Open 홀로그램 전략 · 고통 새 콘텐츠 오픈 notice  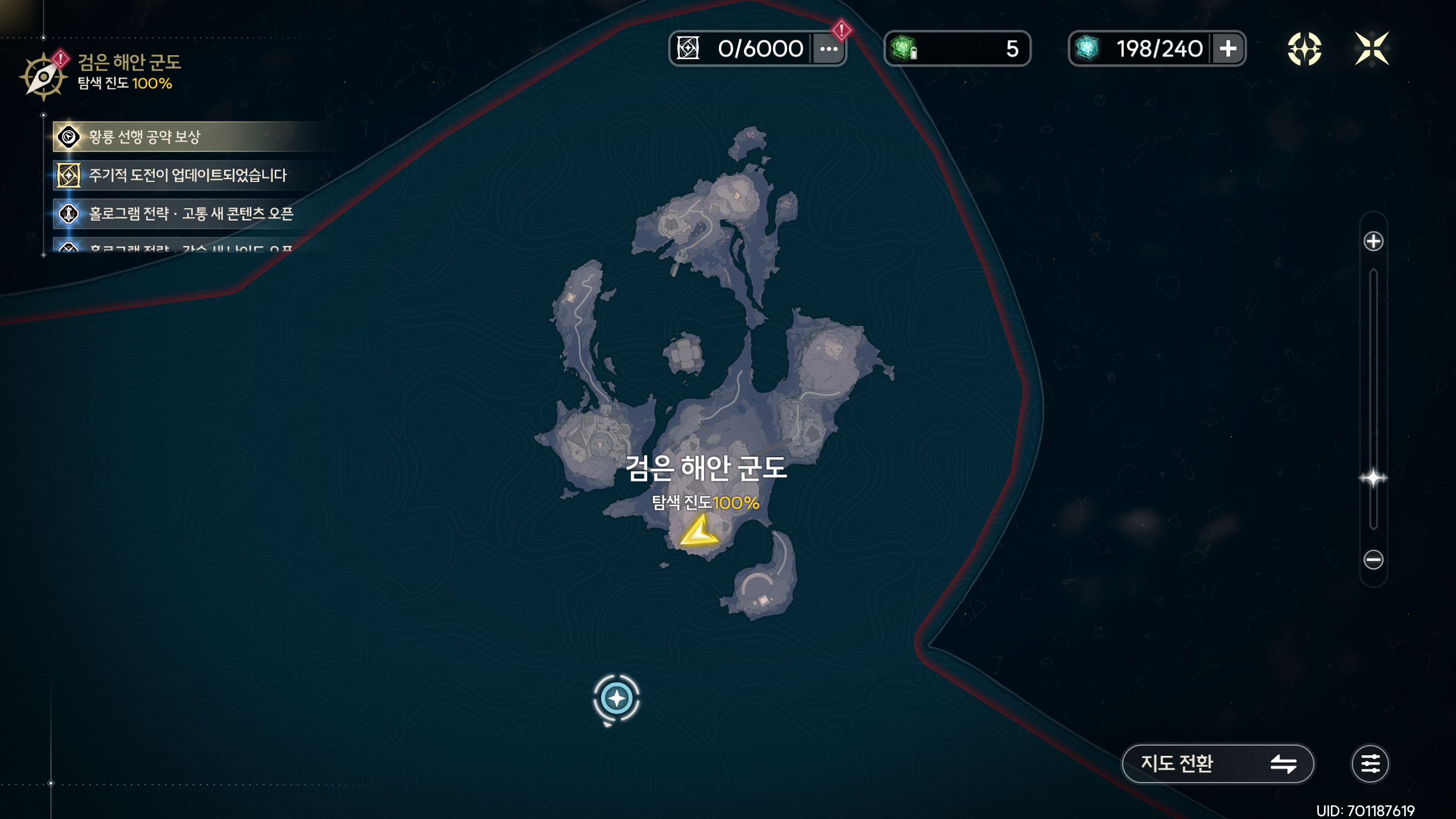click(191, 214)
